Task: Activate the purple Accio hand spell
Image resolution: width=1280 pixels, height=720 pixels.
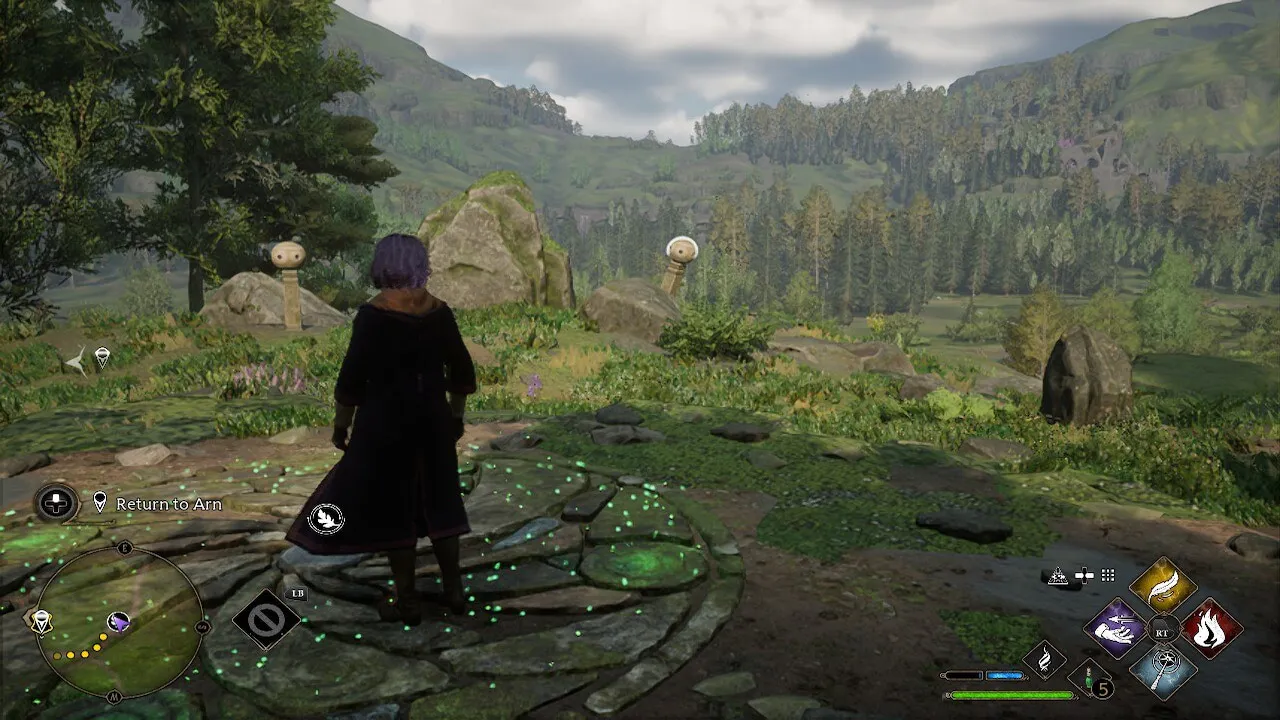Action: (1115, 629)
